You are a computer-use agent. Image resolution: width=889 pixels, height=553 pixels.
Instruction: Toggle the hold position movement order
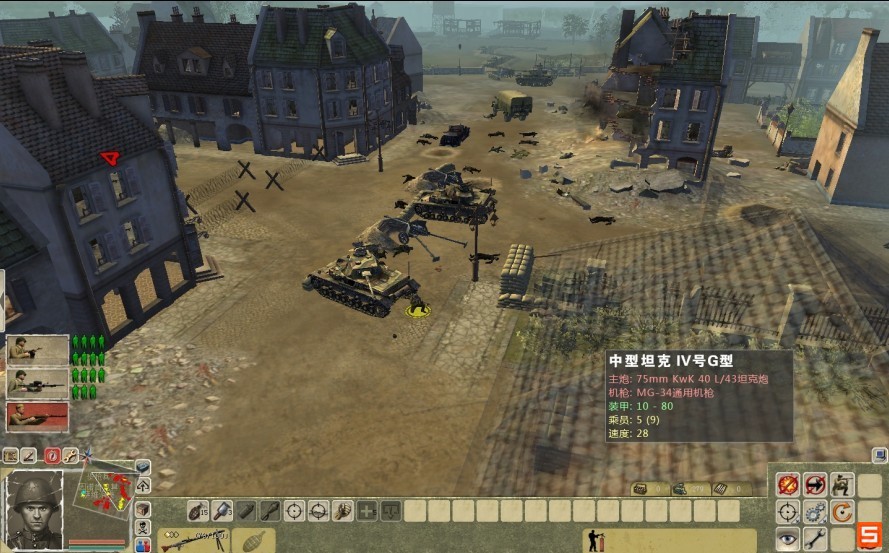(x=816, y=485)
